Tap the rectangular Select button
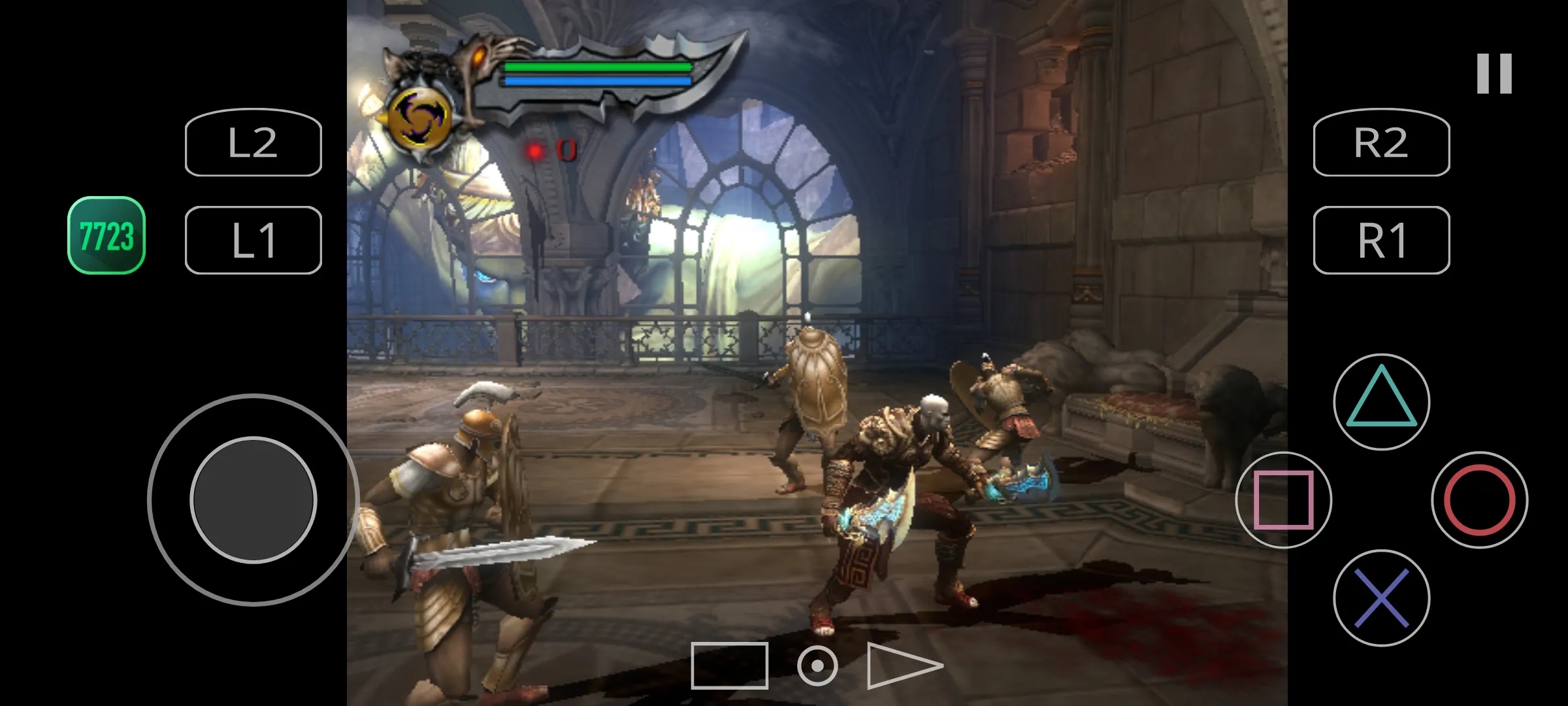Viewport: 1568px width, 706px height. [729, 665]
